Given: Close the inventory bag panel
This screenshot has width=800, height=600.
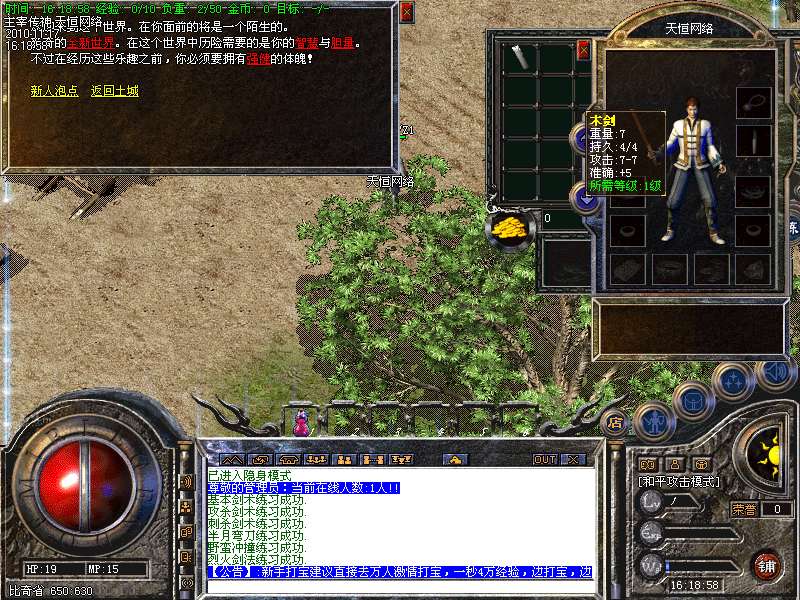Looking at the screenshot, I should tap(584, 50).
